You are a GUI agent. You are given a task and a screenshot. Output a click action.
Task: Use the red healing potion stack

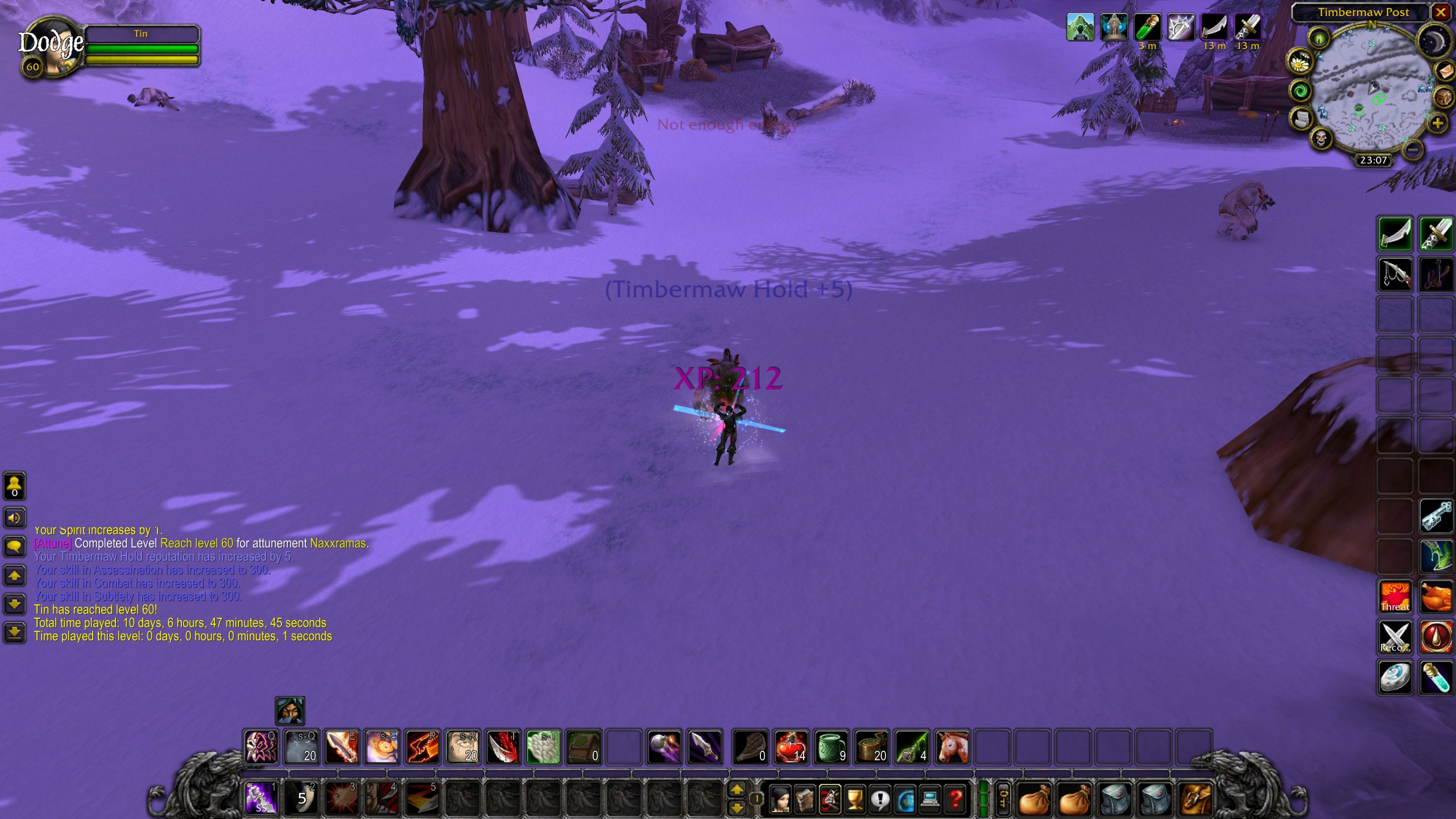791,747
